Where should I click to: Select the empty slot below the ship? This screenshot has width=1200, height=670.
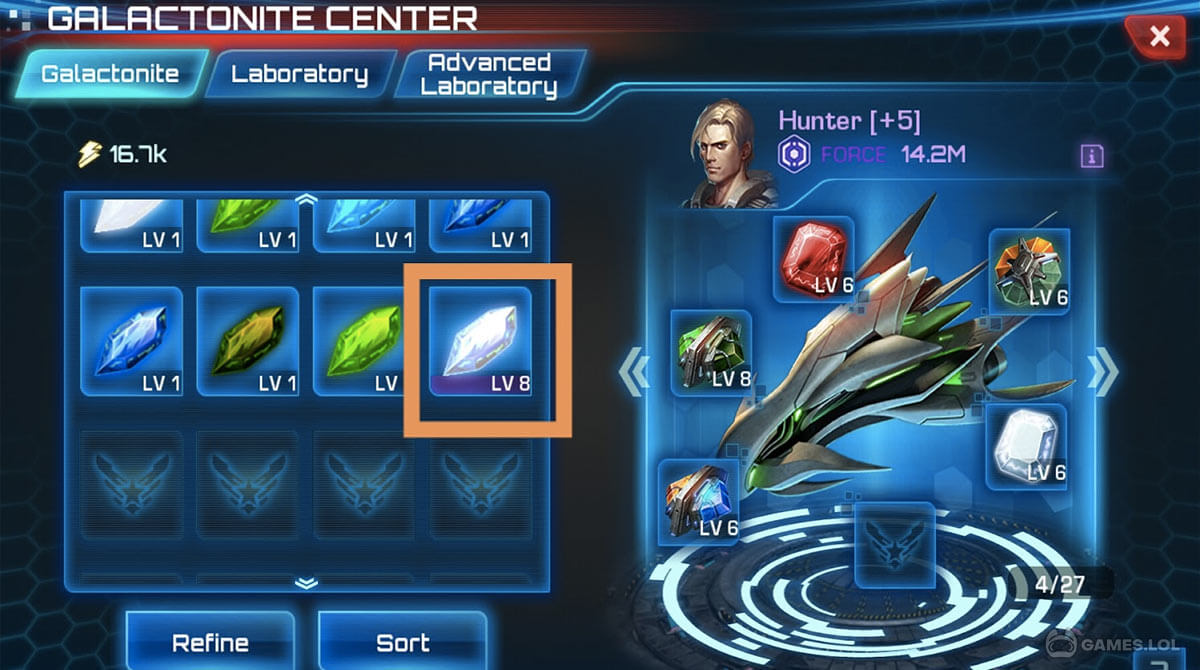point(894,544)
